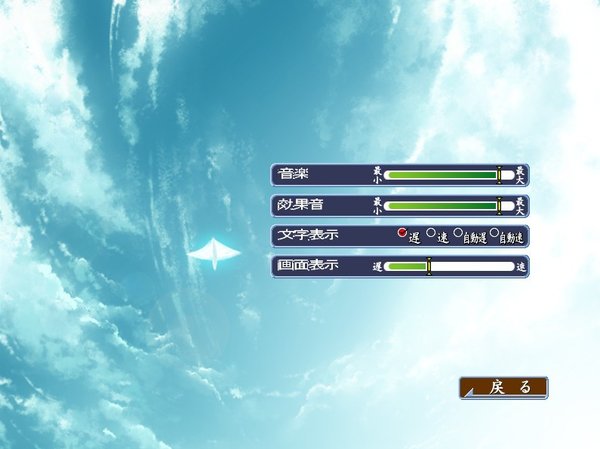Select the 自動遅 auto-slow text option
The width and height of the screenshot is (600, 449).
coord(458,233)
